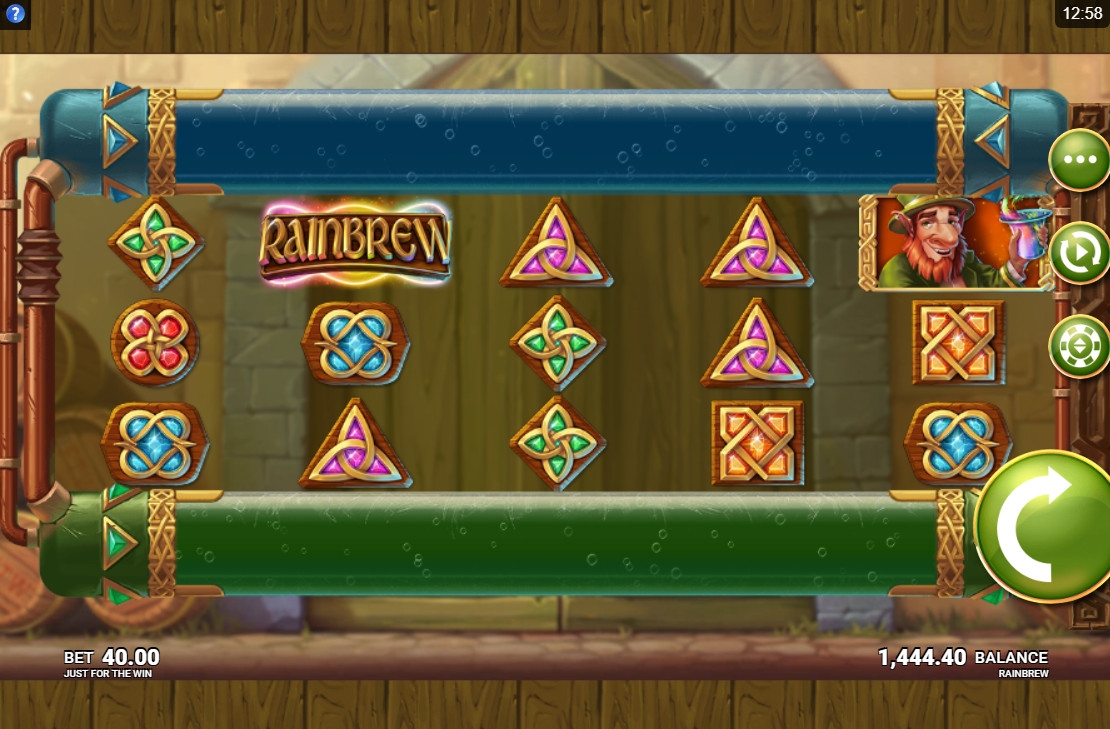
Task: Open the help question mark icon
Action: click(x=15, y=15)
